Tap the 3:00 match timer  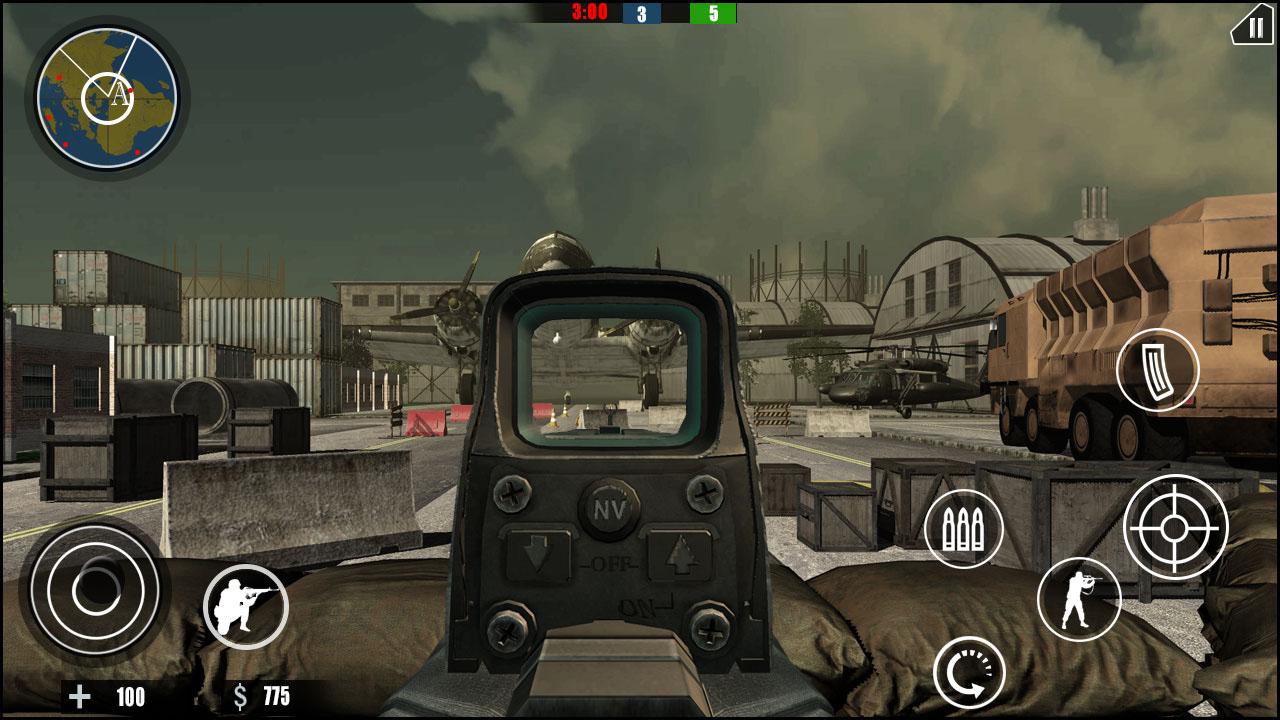(x=586, y=11)
